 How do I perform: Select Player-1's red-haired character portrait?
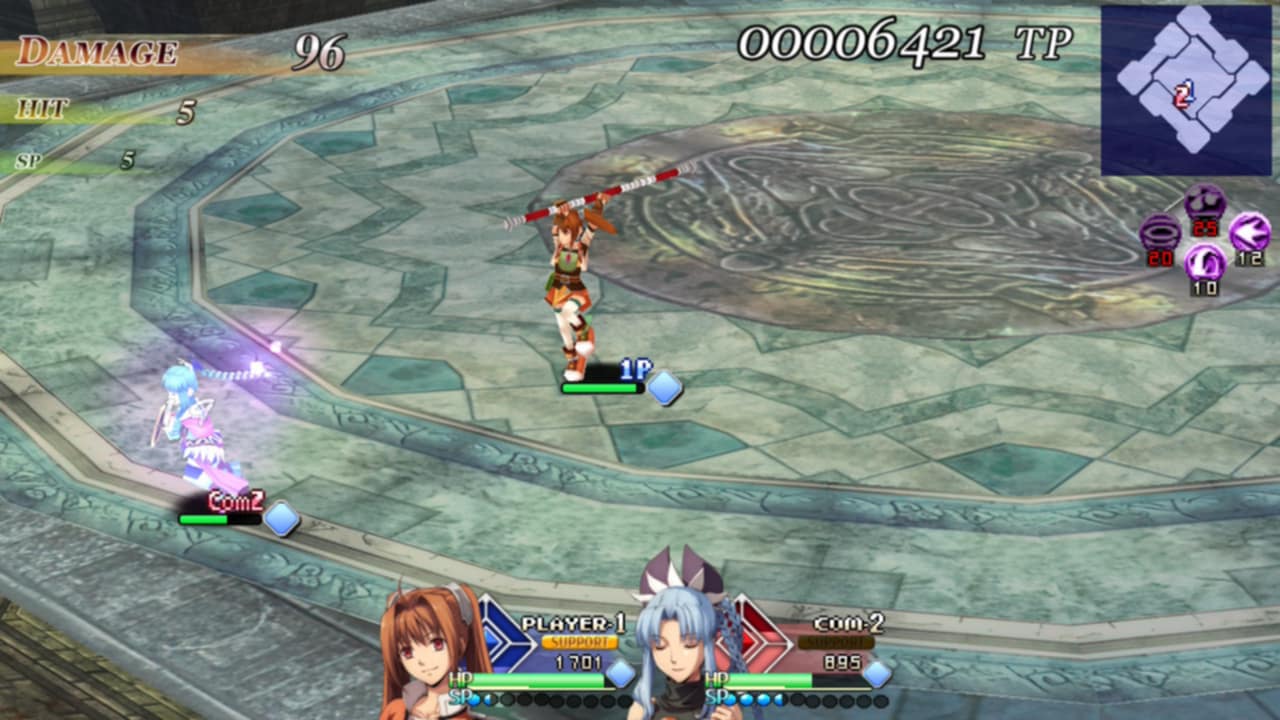pyautogui.click(x=430, y=655)
